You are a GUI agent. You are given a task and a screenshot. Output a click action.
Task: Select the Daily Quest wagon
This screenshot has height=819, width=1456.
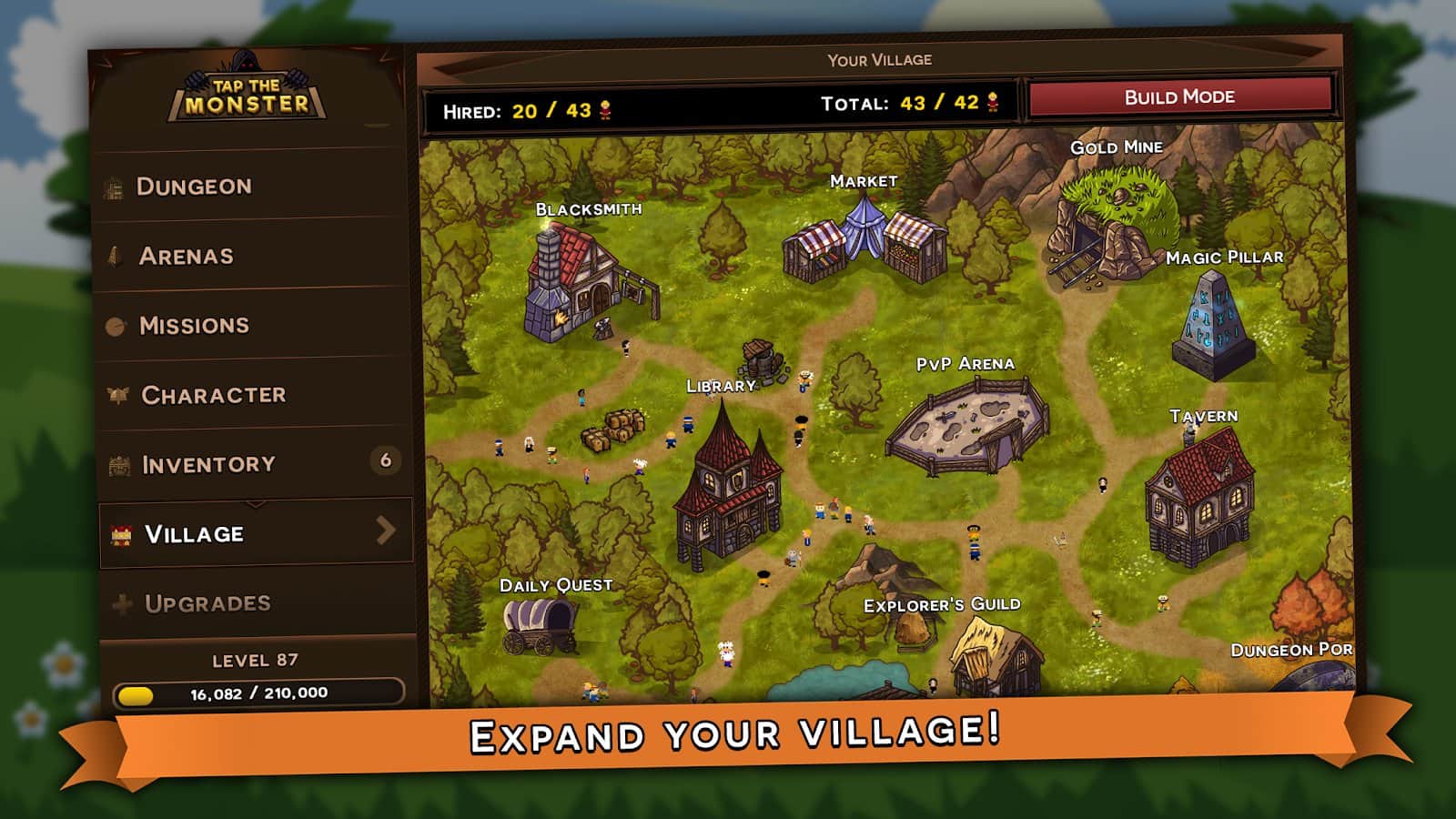(x=541, y=626)
